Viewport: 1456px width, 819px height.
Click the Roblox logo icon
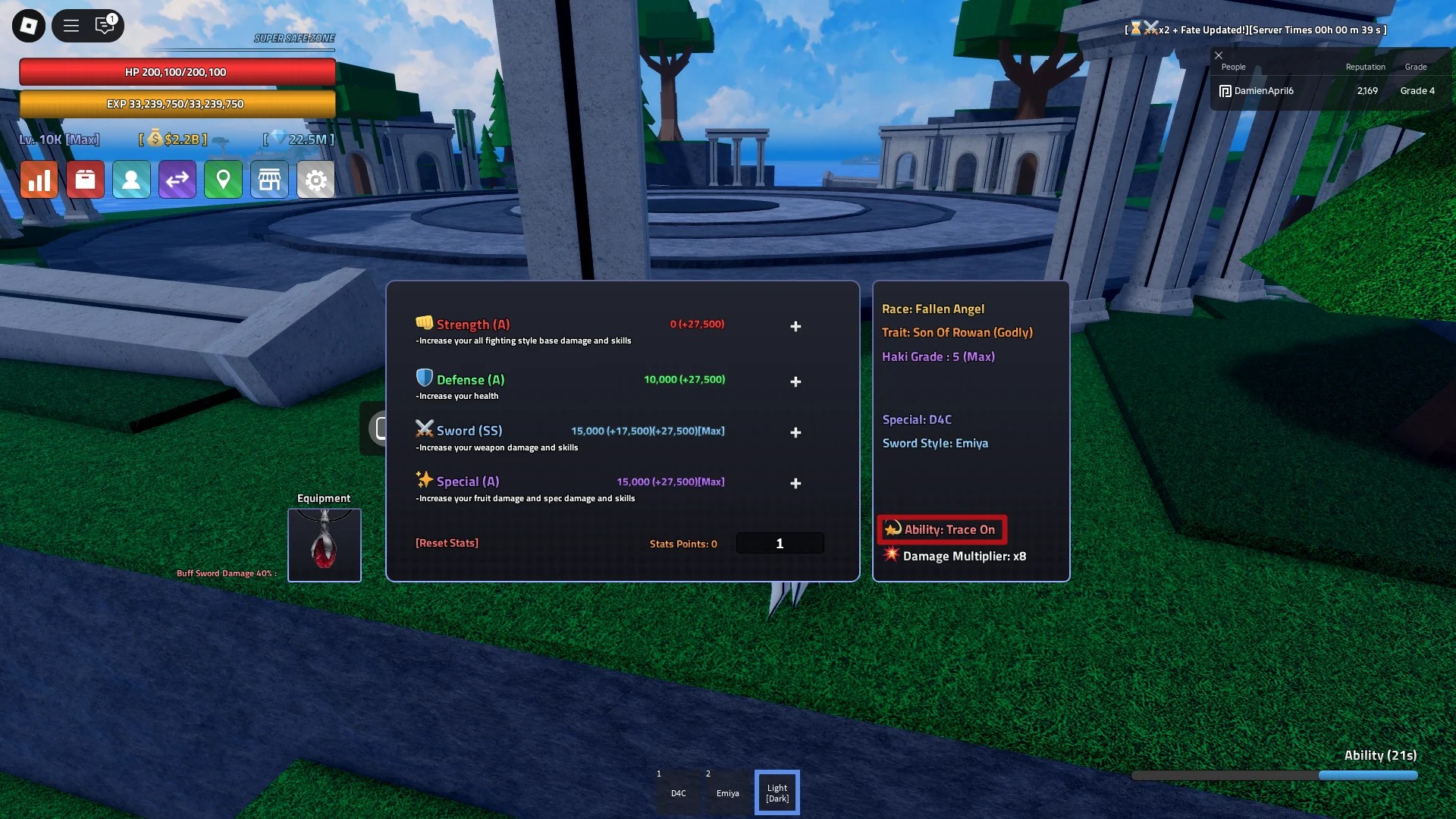coord(27,25)
